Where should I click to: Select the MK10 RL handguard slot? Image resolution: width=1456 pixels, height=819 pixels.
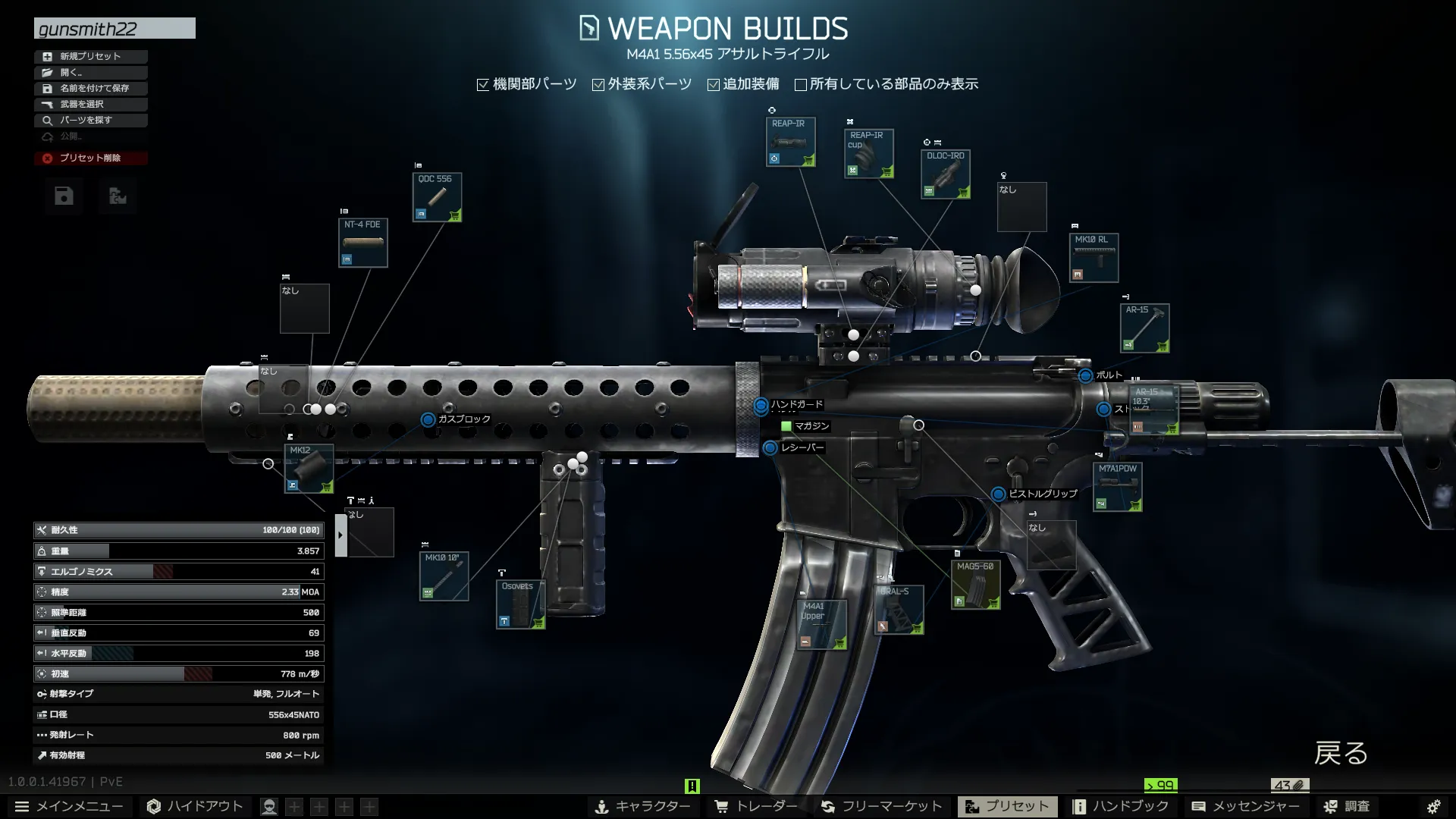pyautogui.click(x=1093, y=258)
